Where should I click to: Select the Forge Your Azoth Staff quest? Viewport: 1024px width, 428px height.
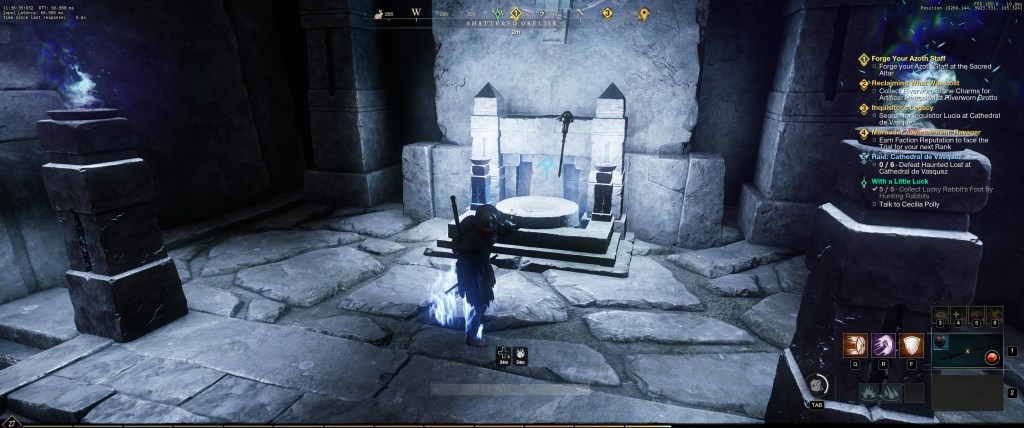pyautogui.click(x=909, y=58)
